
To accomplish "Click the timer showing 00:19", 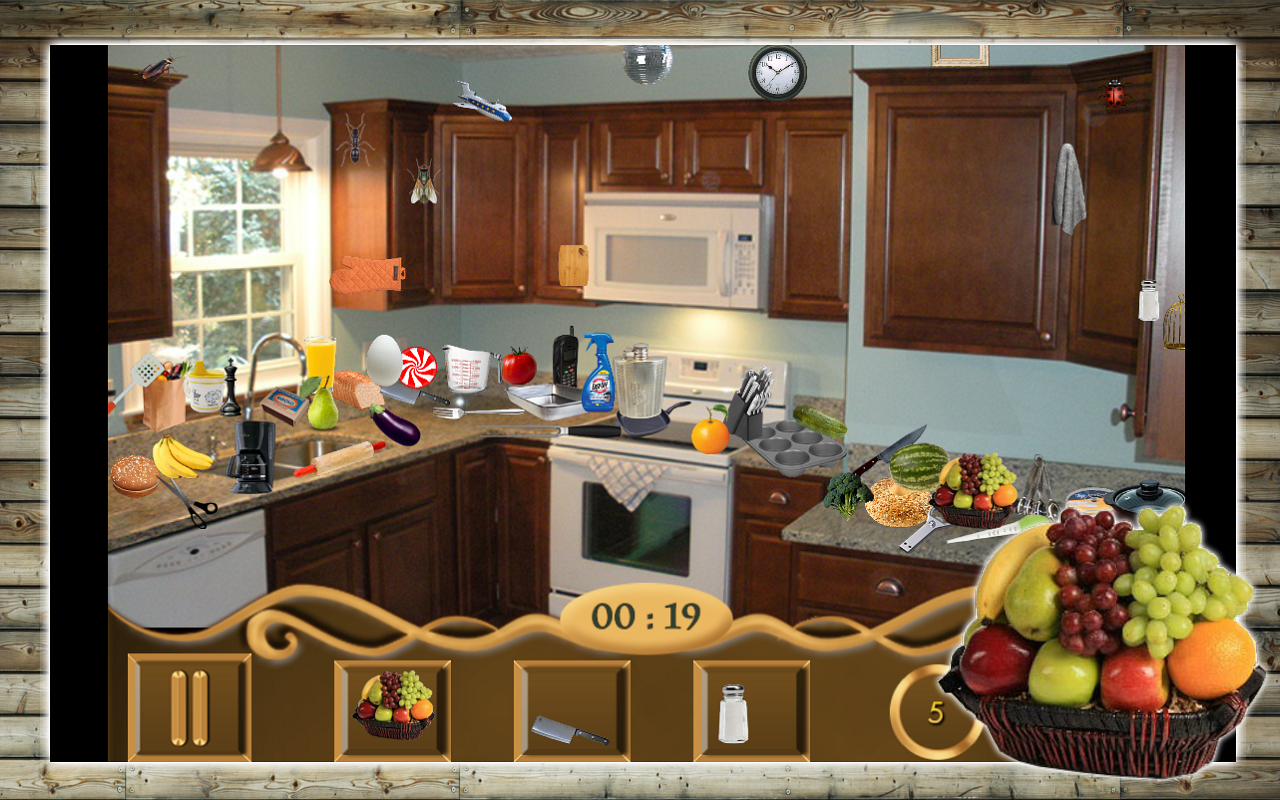I will pos(645,614).
